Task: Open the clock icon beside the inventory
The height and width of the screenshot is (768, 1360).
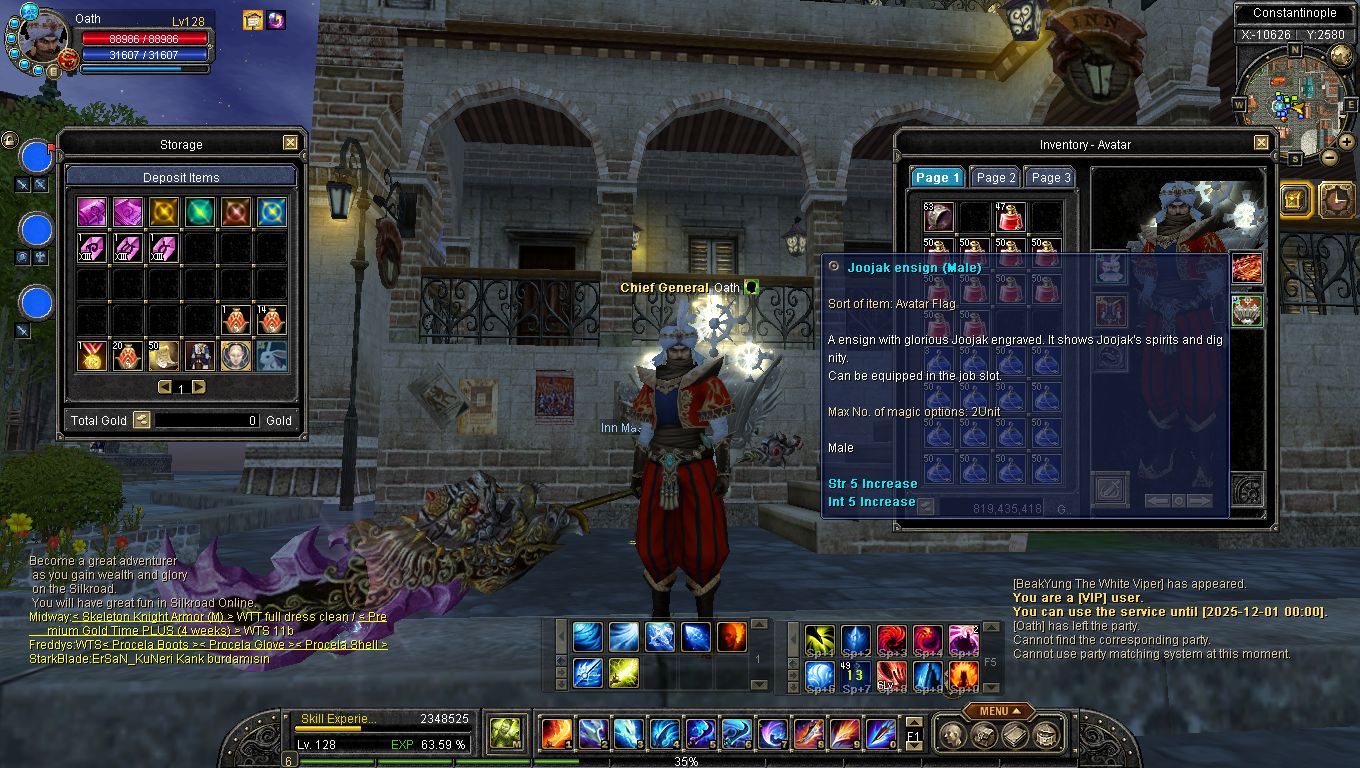Action: 1336,199
